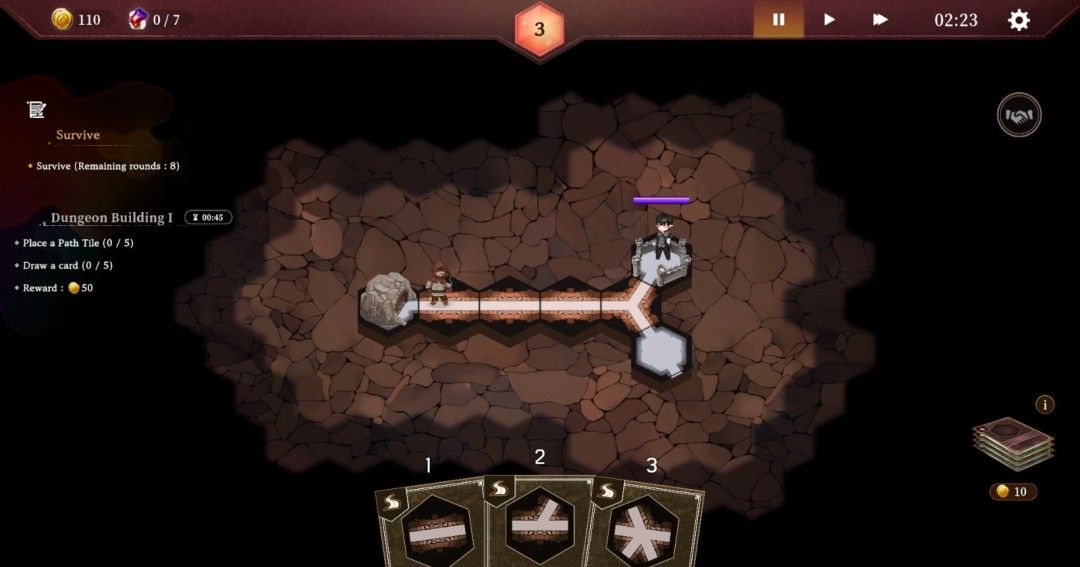Select the Survive objective header
This screenshot has width=1080, height=567.
pos(78,135)
